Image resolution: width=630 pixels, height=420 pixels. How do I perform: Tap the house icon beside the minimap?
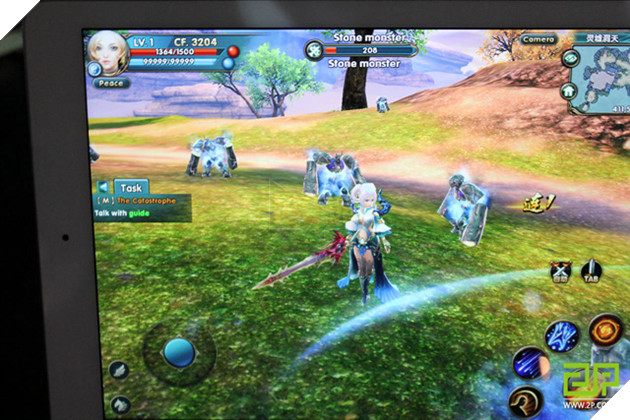570,87
